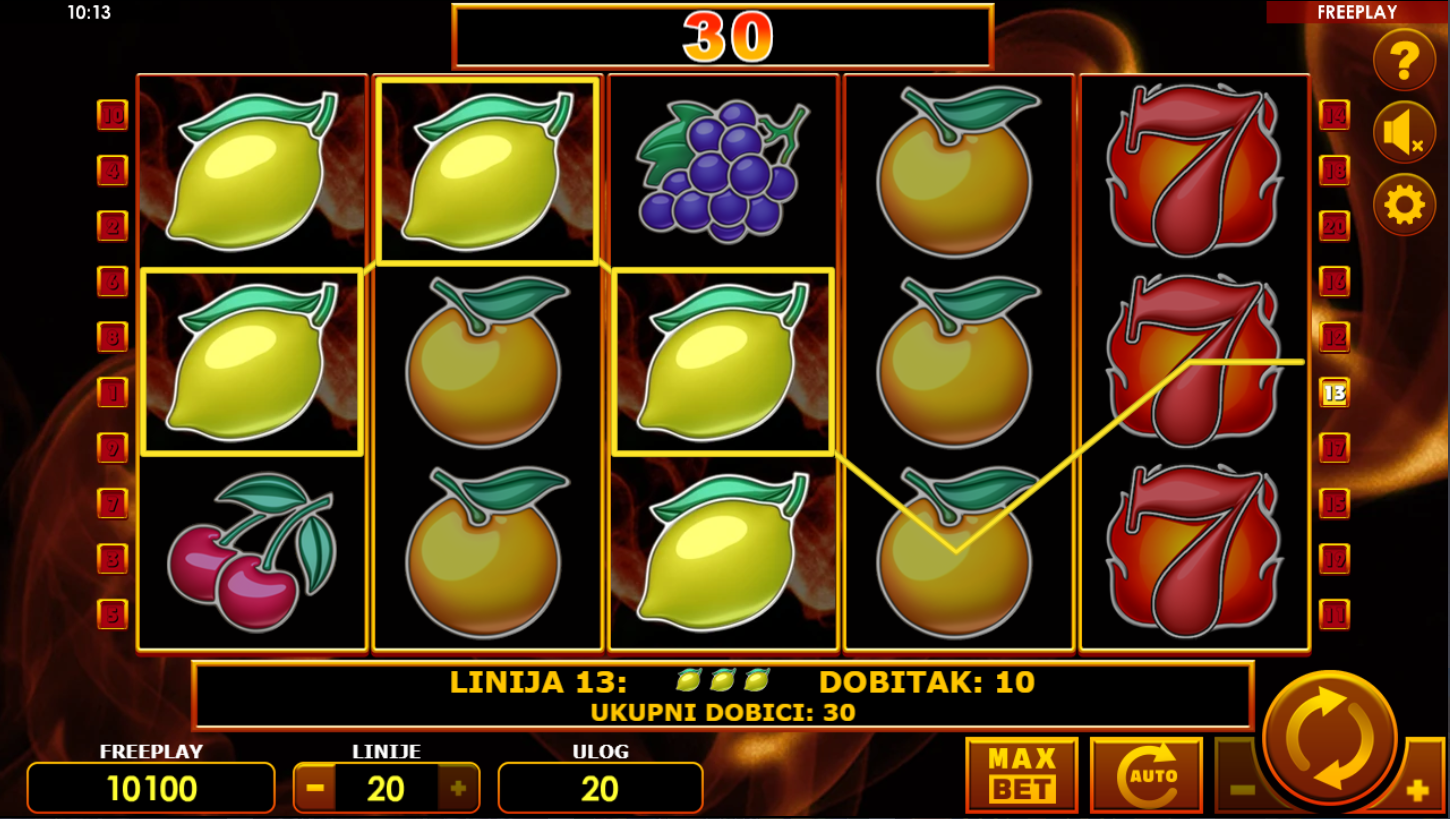Open the gear settings menu

click(x=1404, y=205)
